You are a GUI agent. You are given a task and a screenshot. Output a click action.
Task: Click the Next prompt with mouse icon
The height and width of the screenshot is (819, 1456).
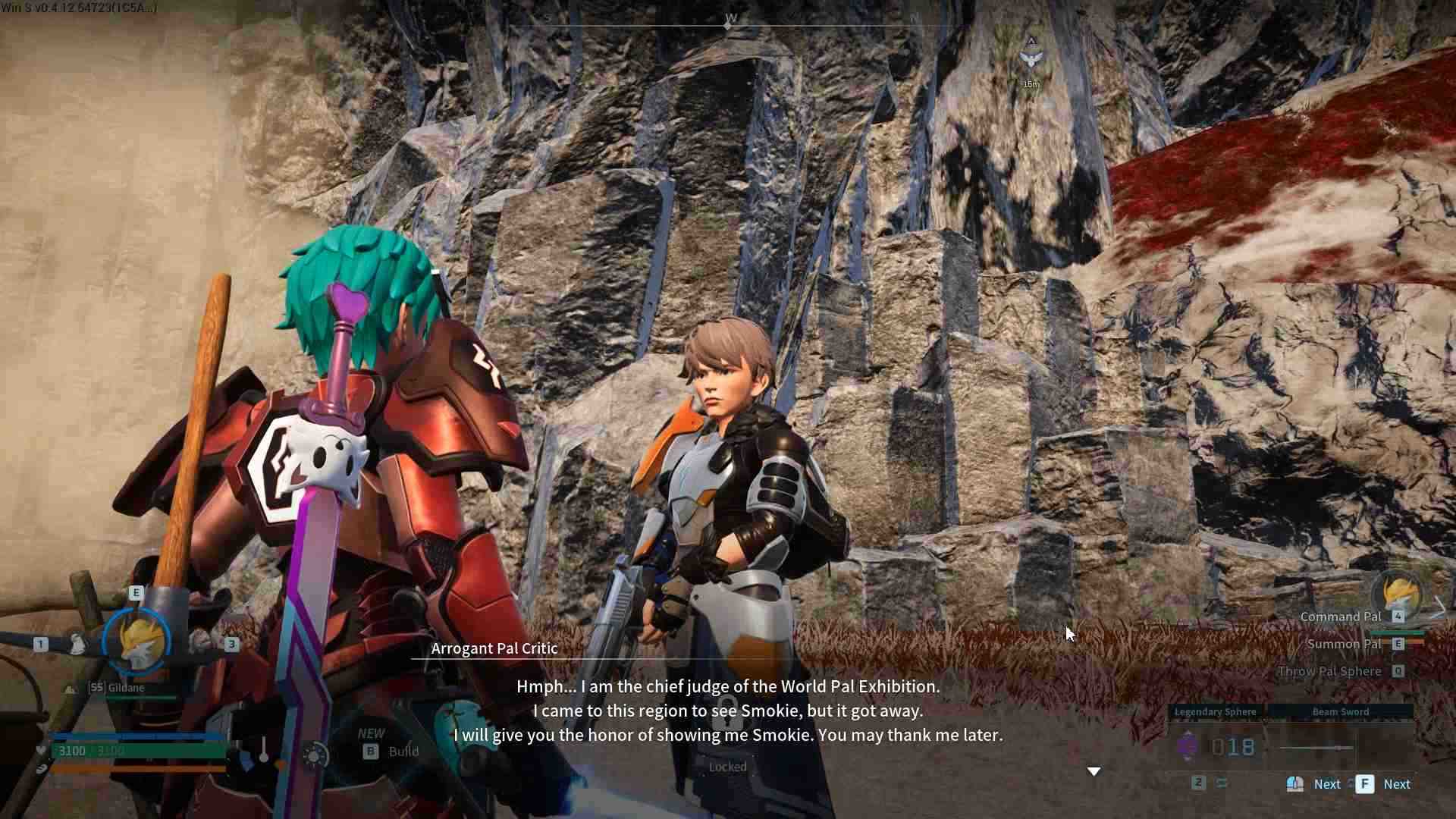click(1314, 784)
